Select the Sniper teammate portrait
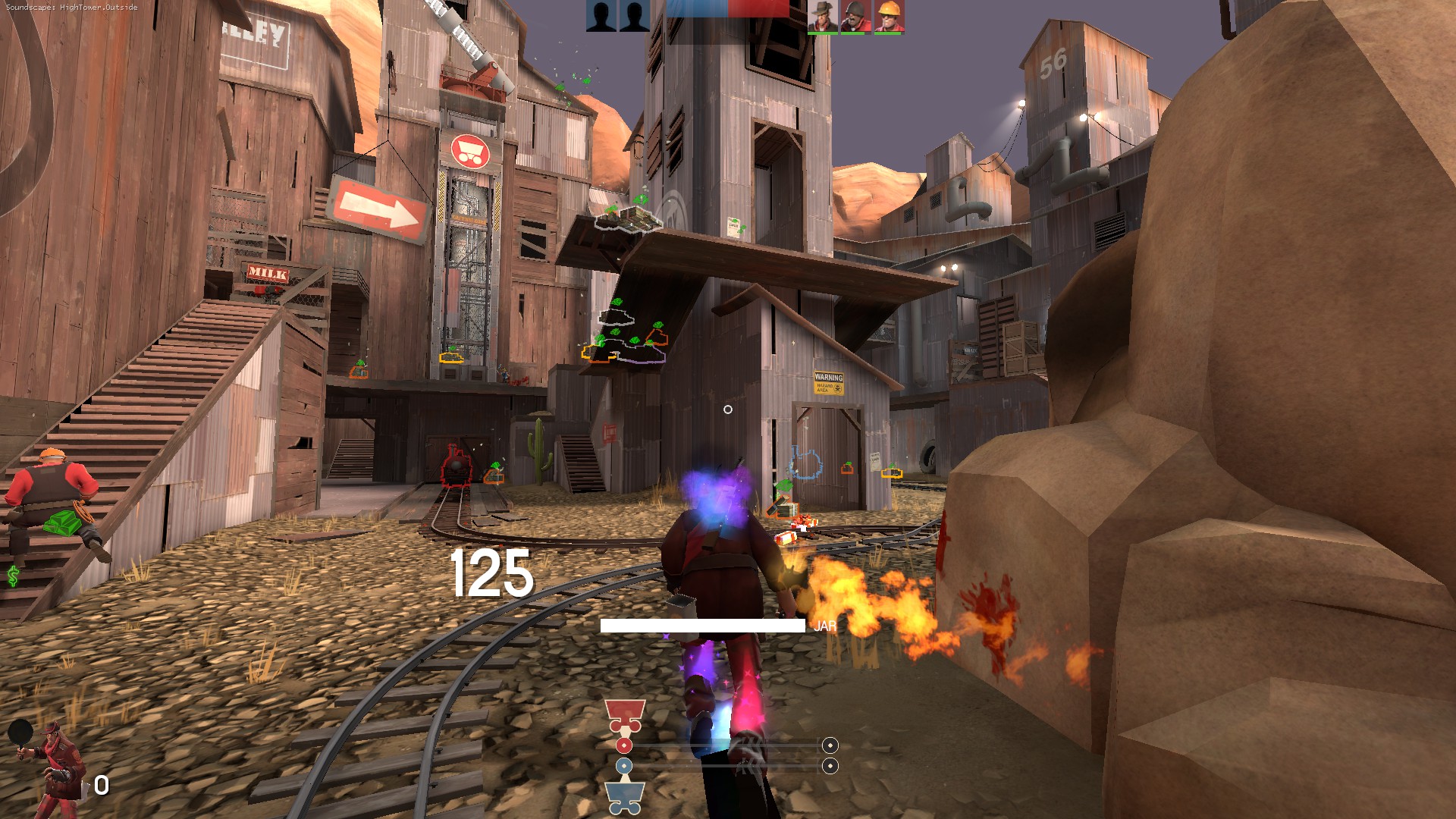The width and height of the screenshot is (1456, 819). pos(822,15)
